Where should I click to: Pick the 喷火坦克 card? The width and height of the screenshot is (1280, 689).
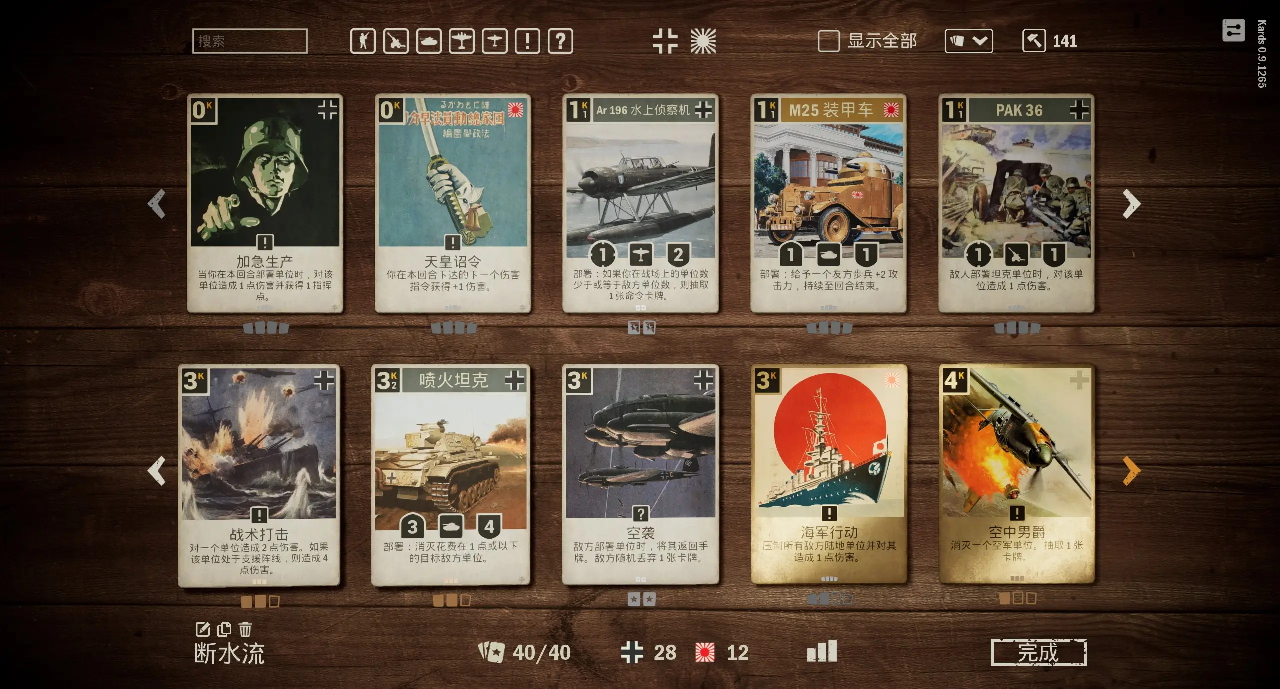451,474
